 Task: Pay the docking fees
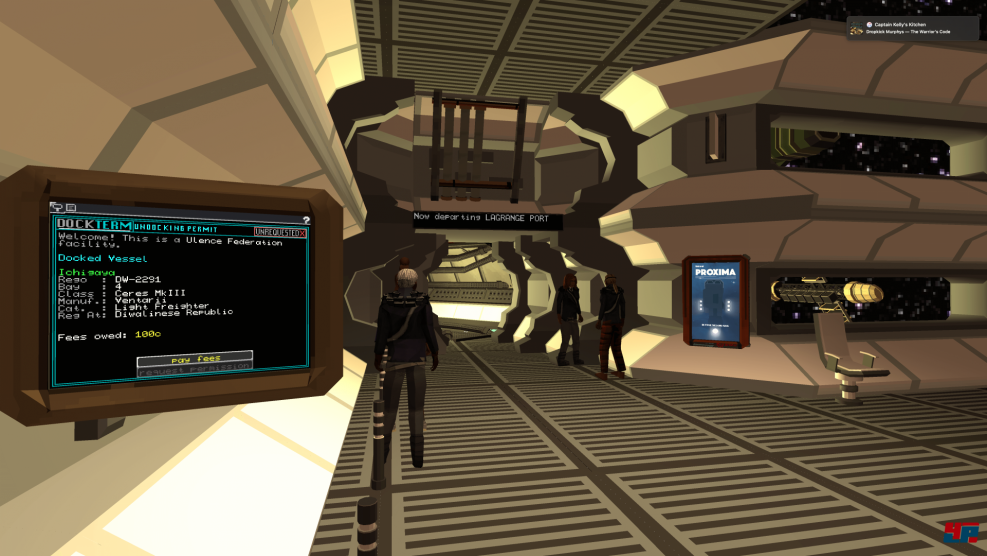194,357
